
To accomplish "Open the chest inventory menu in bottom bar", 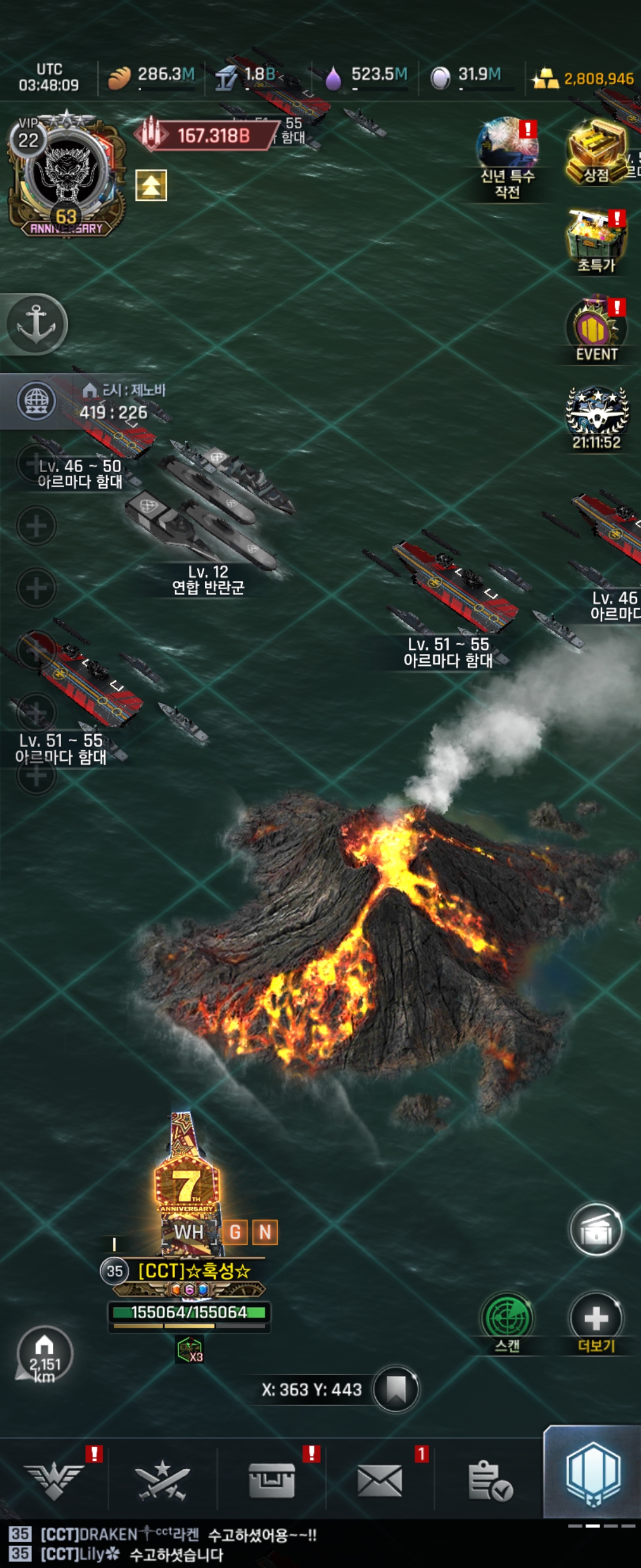I will [272, 1480].
